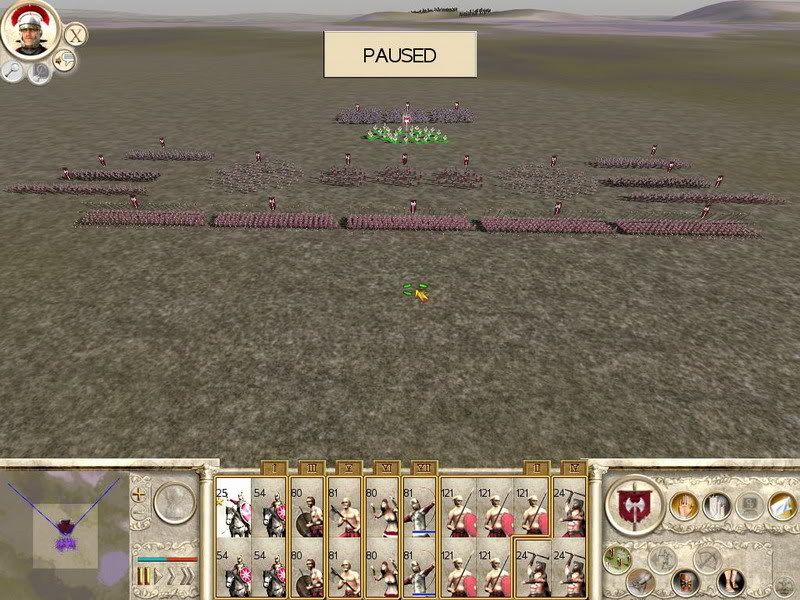The image size is (800, 600).
Task: Click the advisor portrait with red-plumed helmet
Action: point(30,30)
